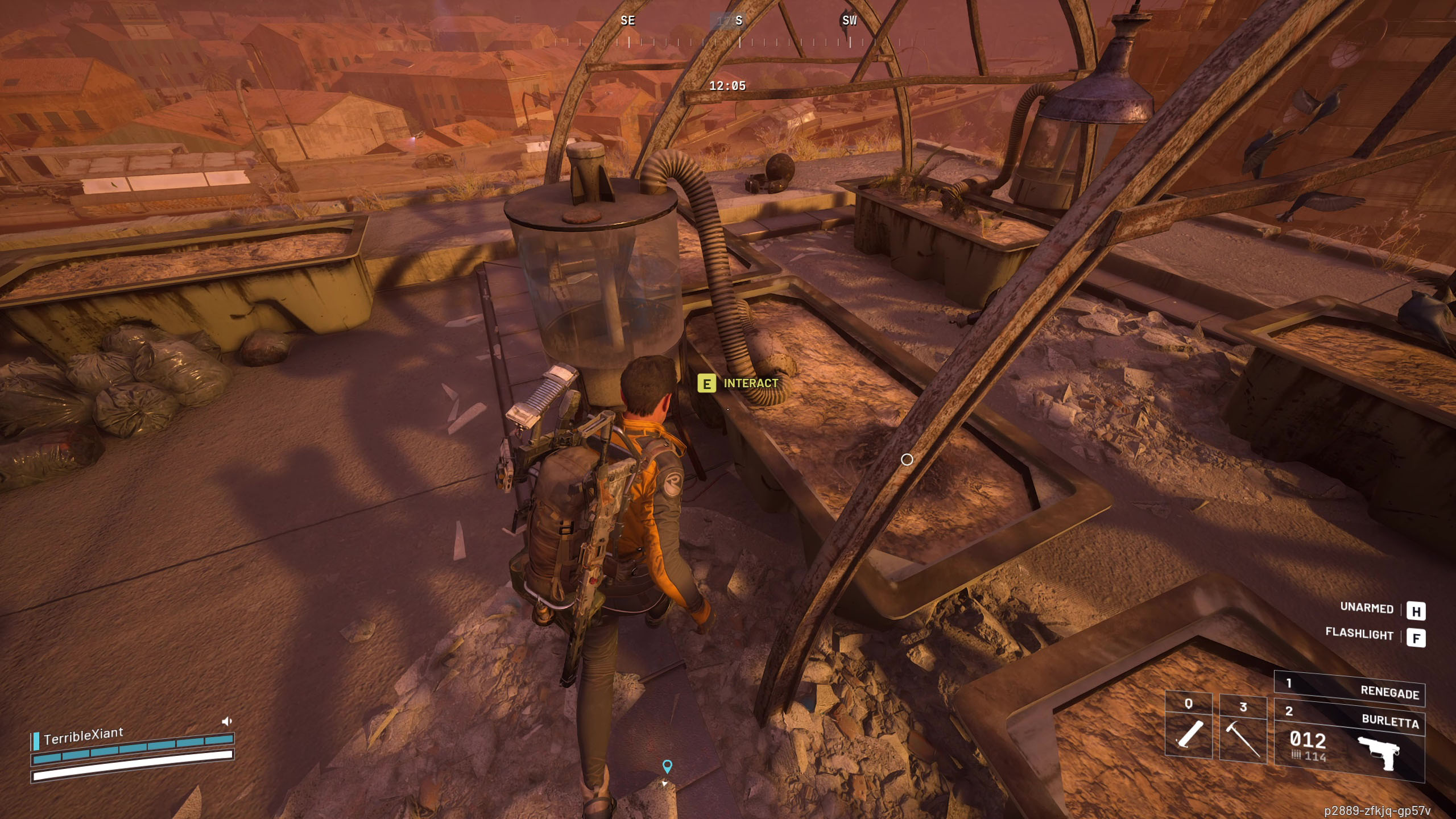
Task: Click the TerribleXiant player name tag
Action: tap(83, 735)
